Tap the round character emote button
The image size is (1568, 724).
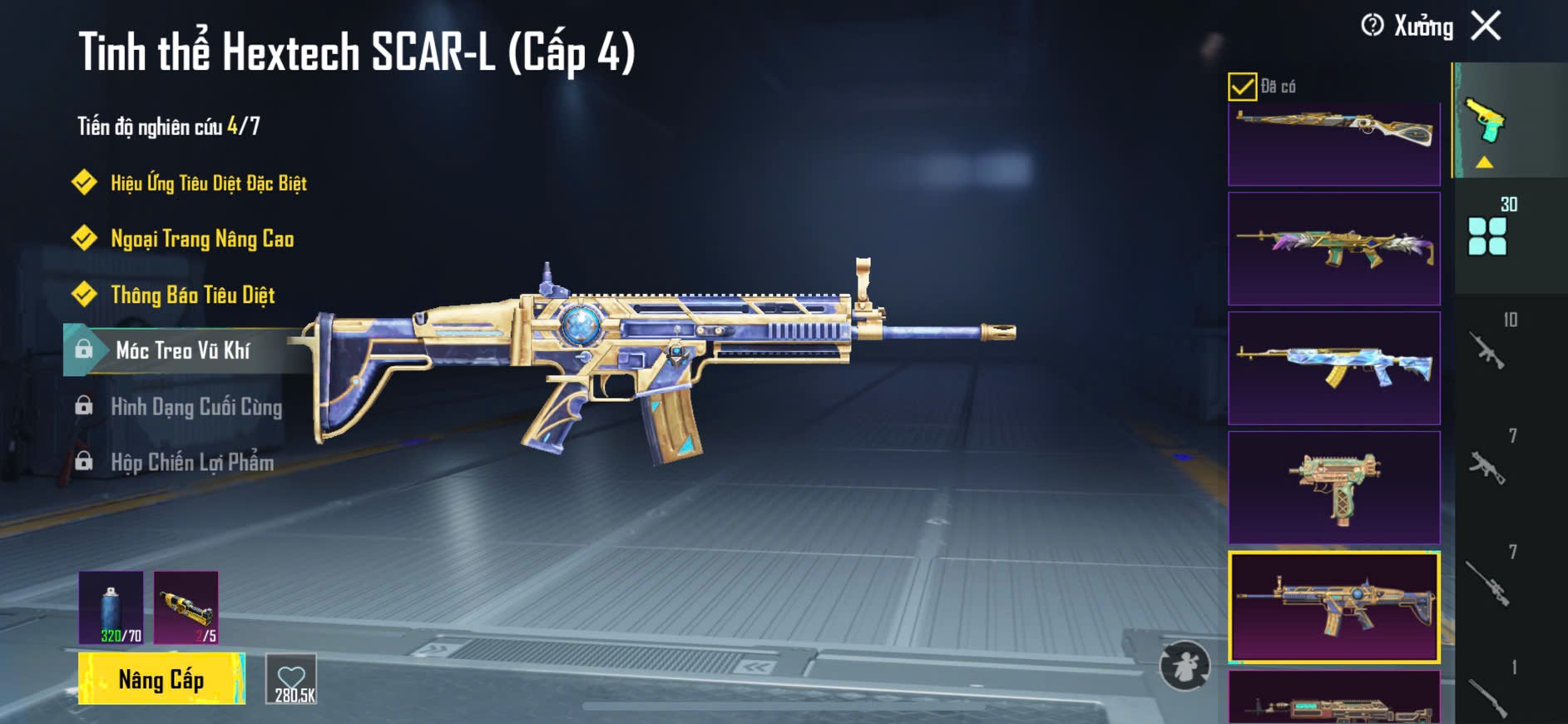click(x=1185, y=666)
